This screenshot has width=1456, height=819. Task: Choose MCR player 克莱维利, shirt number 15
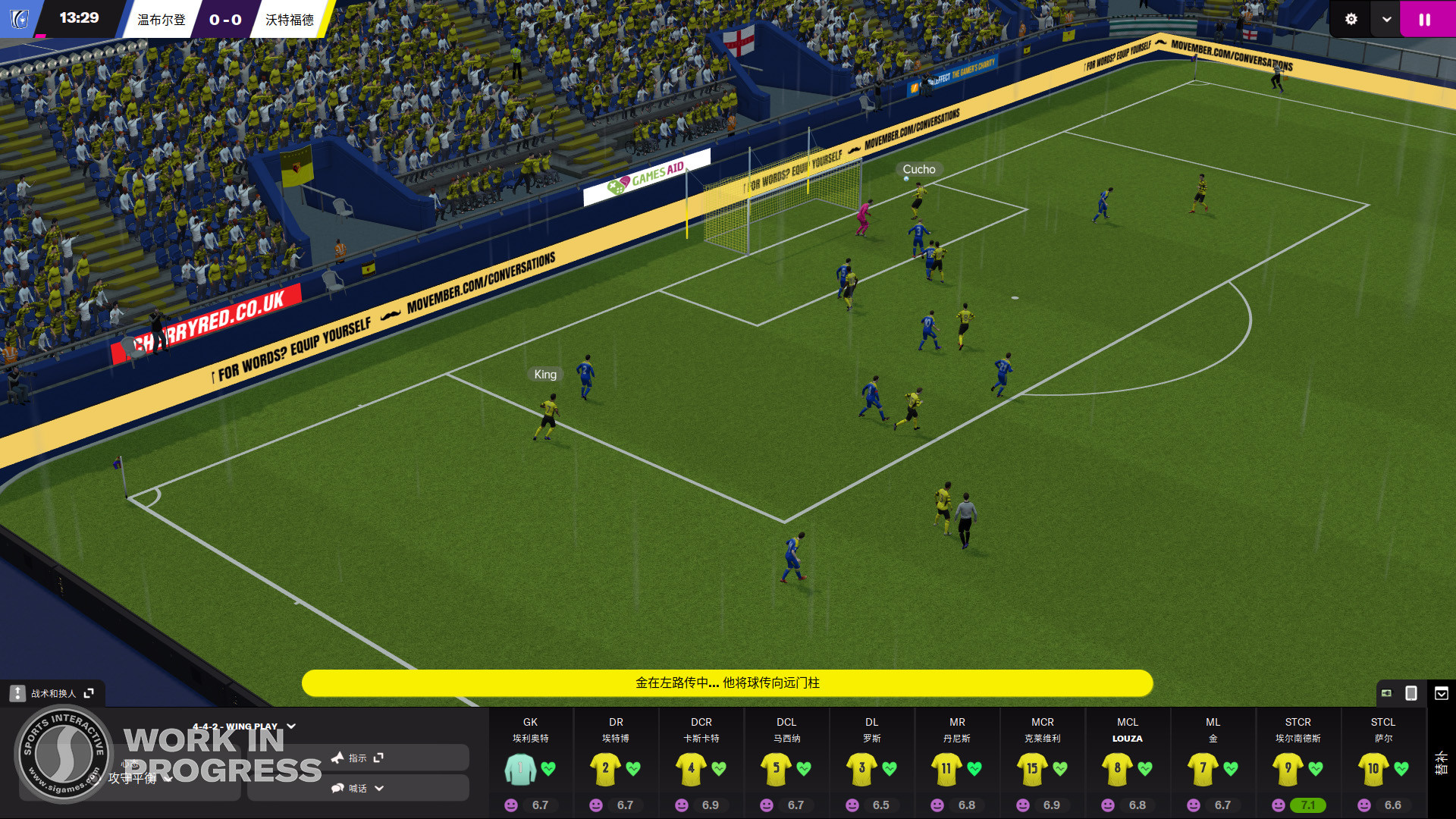(1032, 768)
